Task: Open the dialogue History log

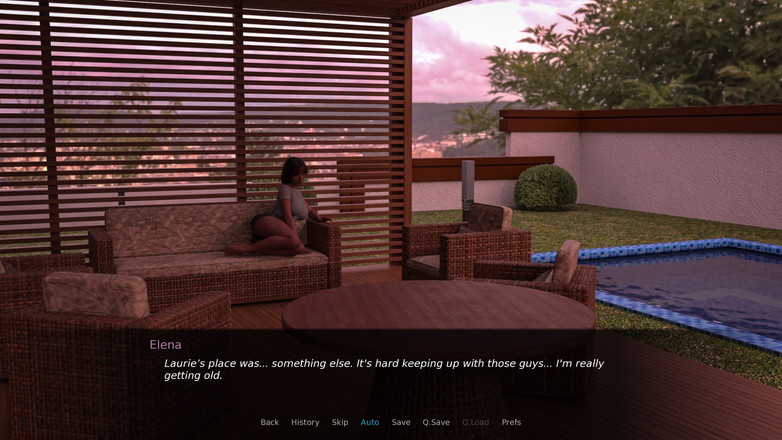Action: (305, 422)
